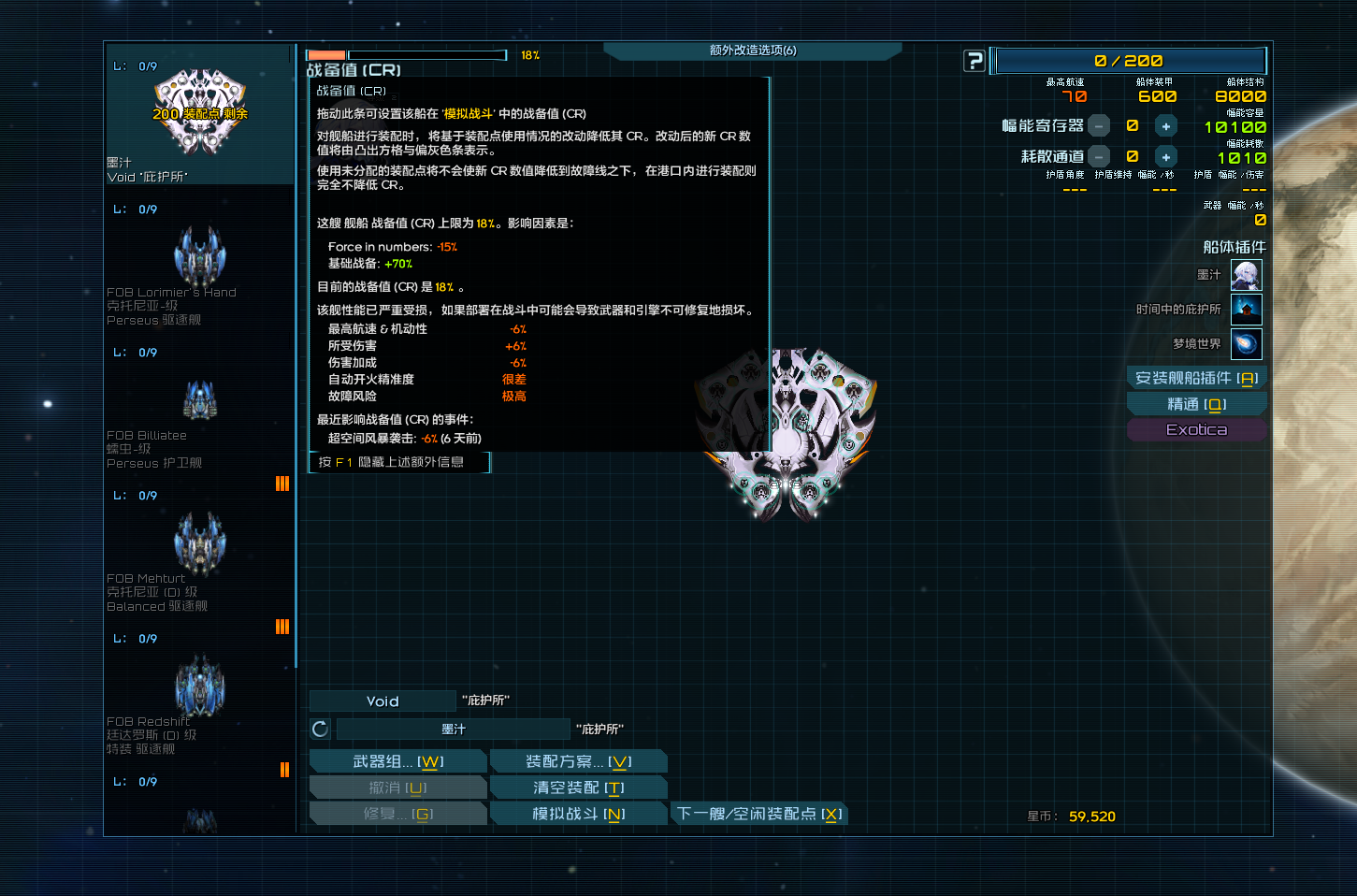1357x896 pixels.
Task: Increase 幅能寄存器 with its plus button
Action: click(x=1165, y=124)
